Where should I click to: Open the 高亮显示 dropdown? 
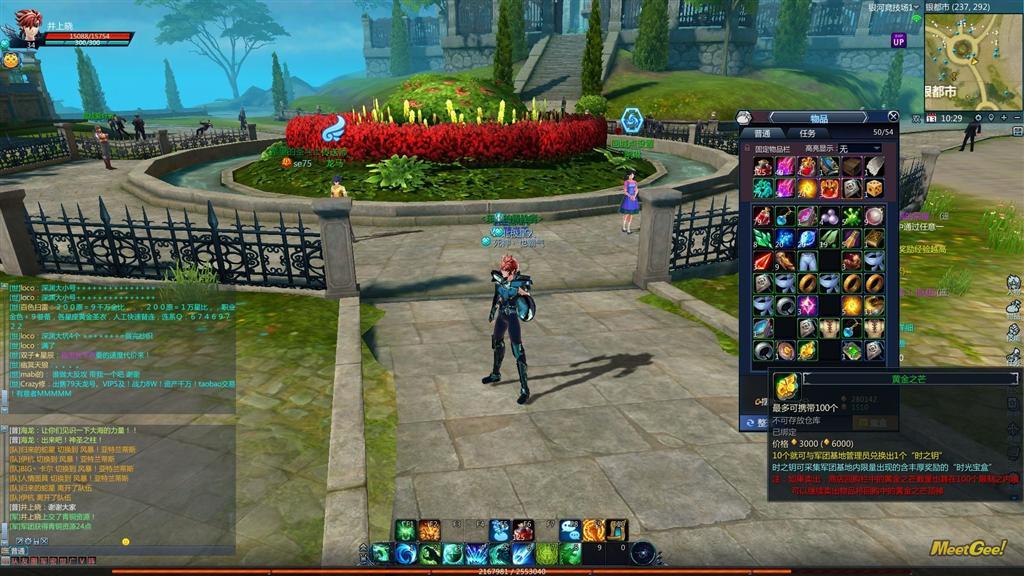[x=859, y=148]
